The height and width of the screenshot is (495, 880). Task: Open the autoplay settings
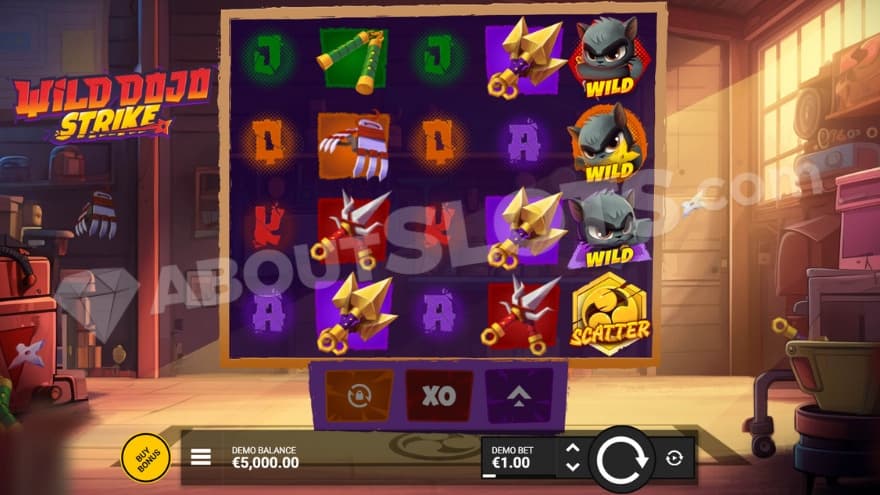click(674, 458)
